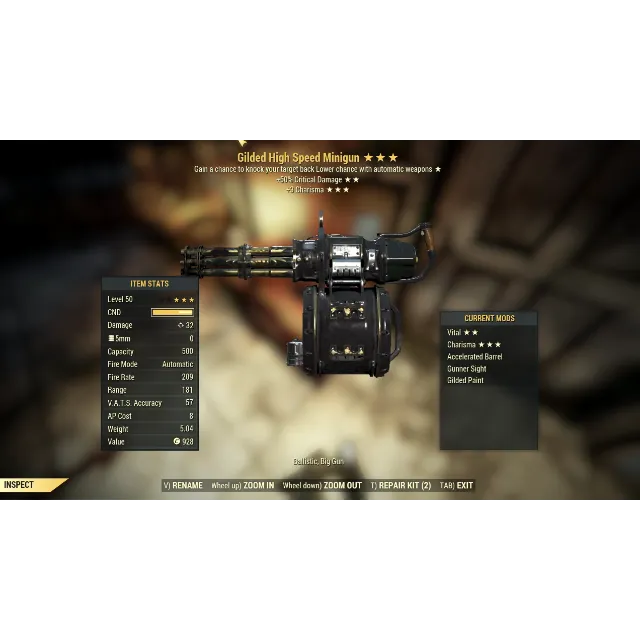Rename the Gilded High Speed Minigun

point(186,486)
